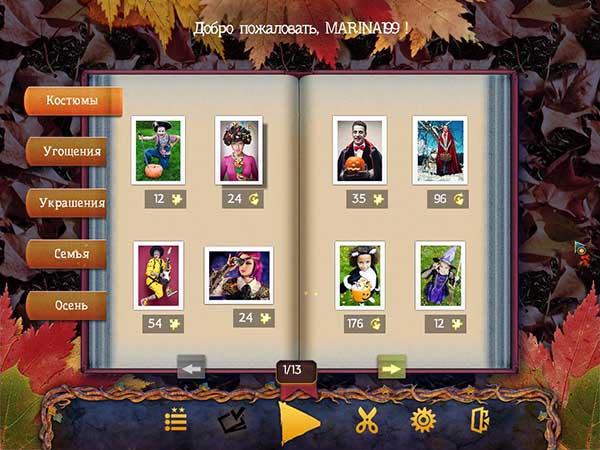Choose the child in cat costume photo

pyautogui.click(x=360, y=275)
